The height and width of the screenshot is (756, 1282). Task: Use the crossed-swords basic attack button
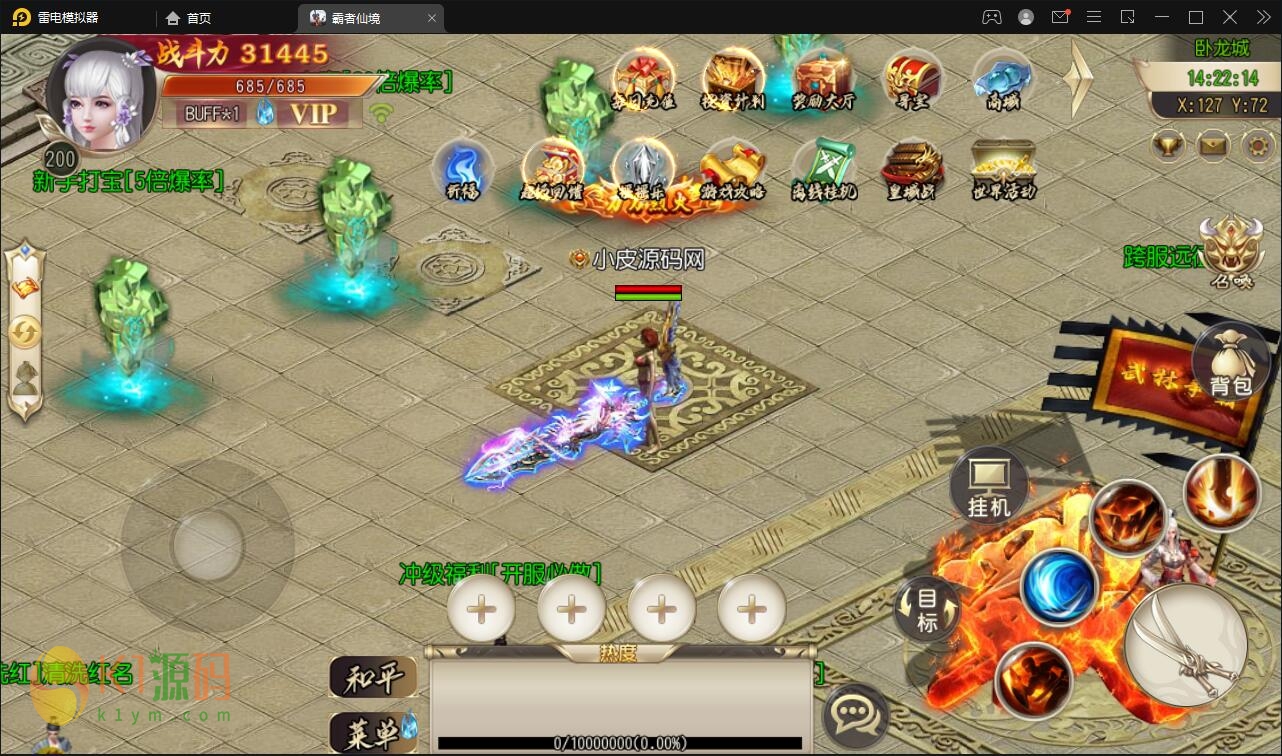(x=1185, y=643)
